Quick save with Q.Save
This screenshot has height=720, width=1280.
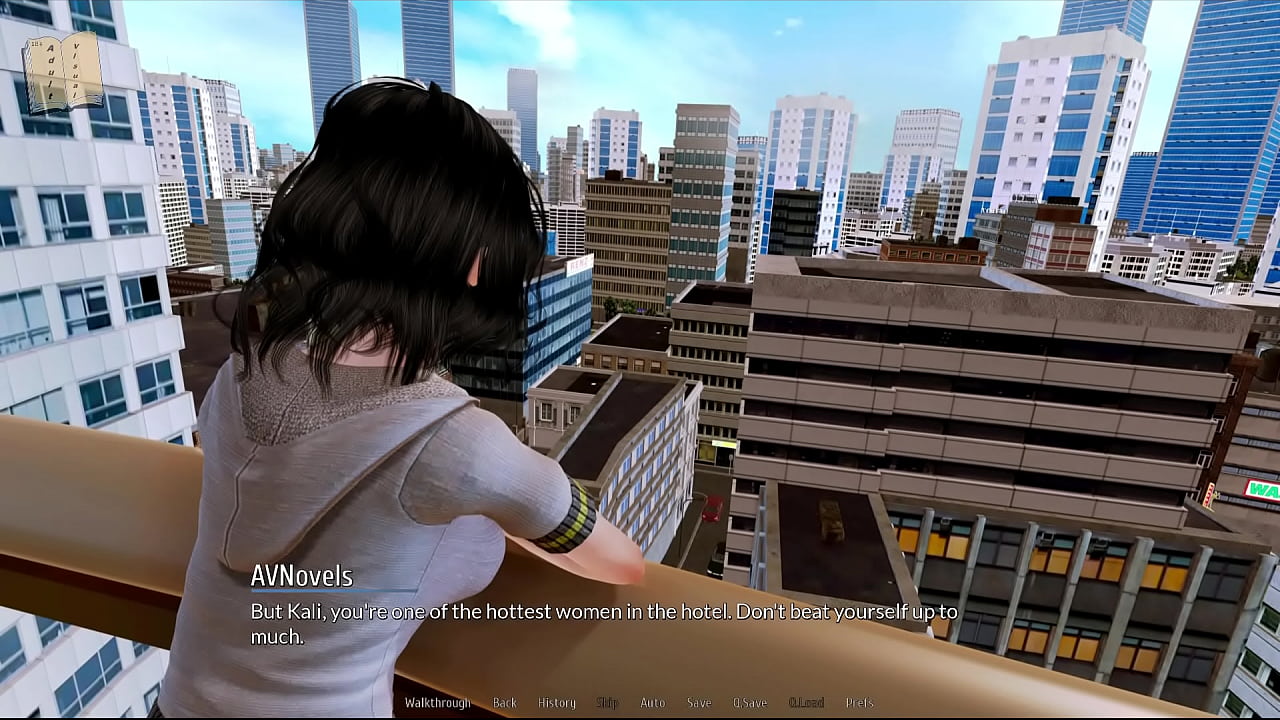750,703
